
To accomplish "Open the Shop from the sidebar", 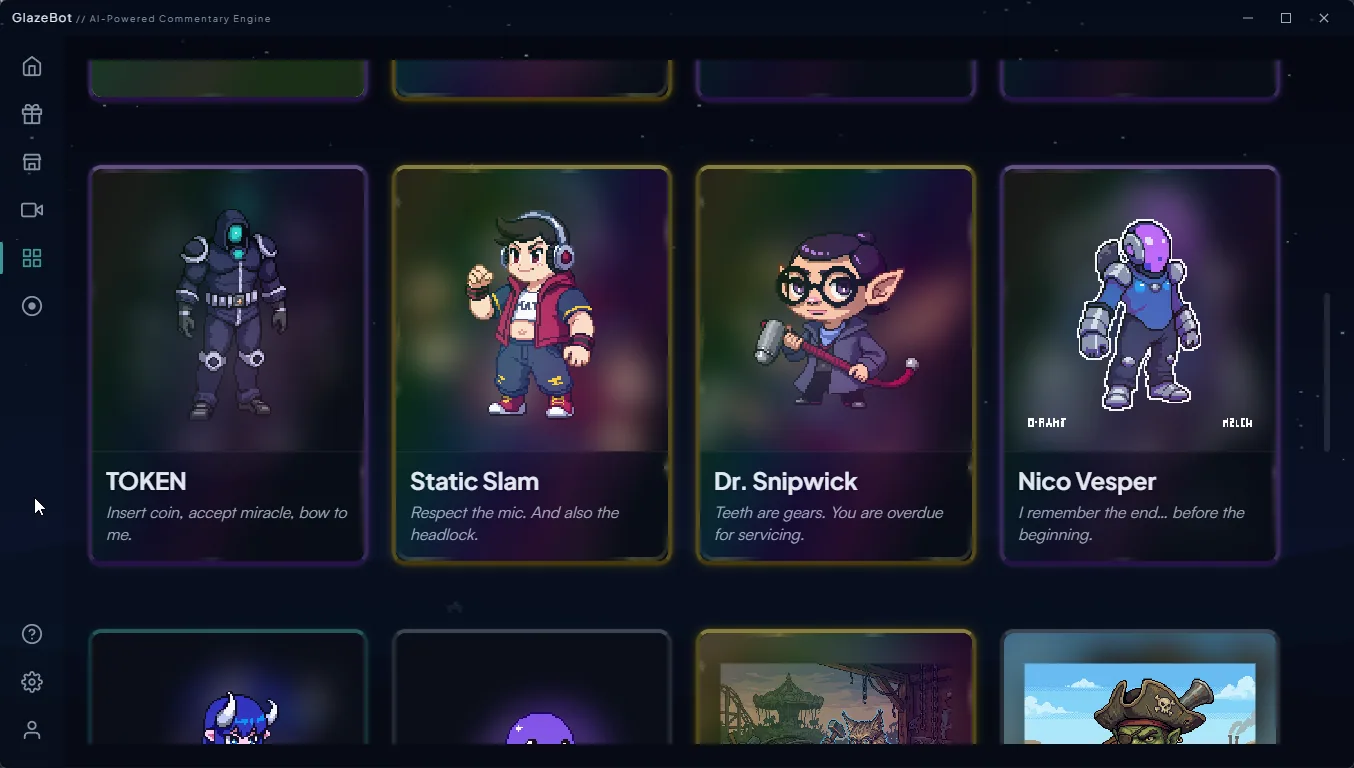I will click(x=31, y=162).
